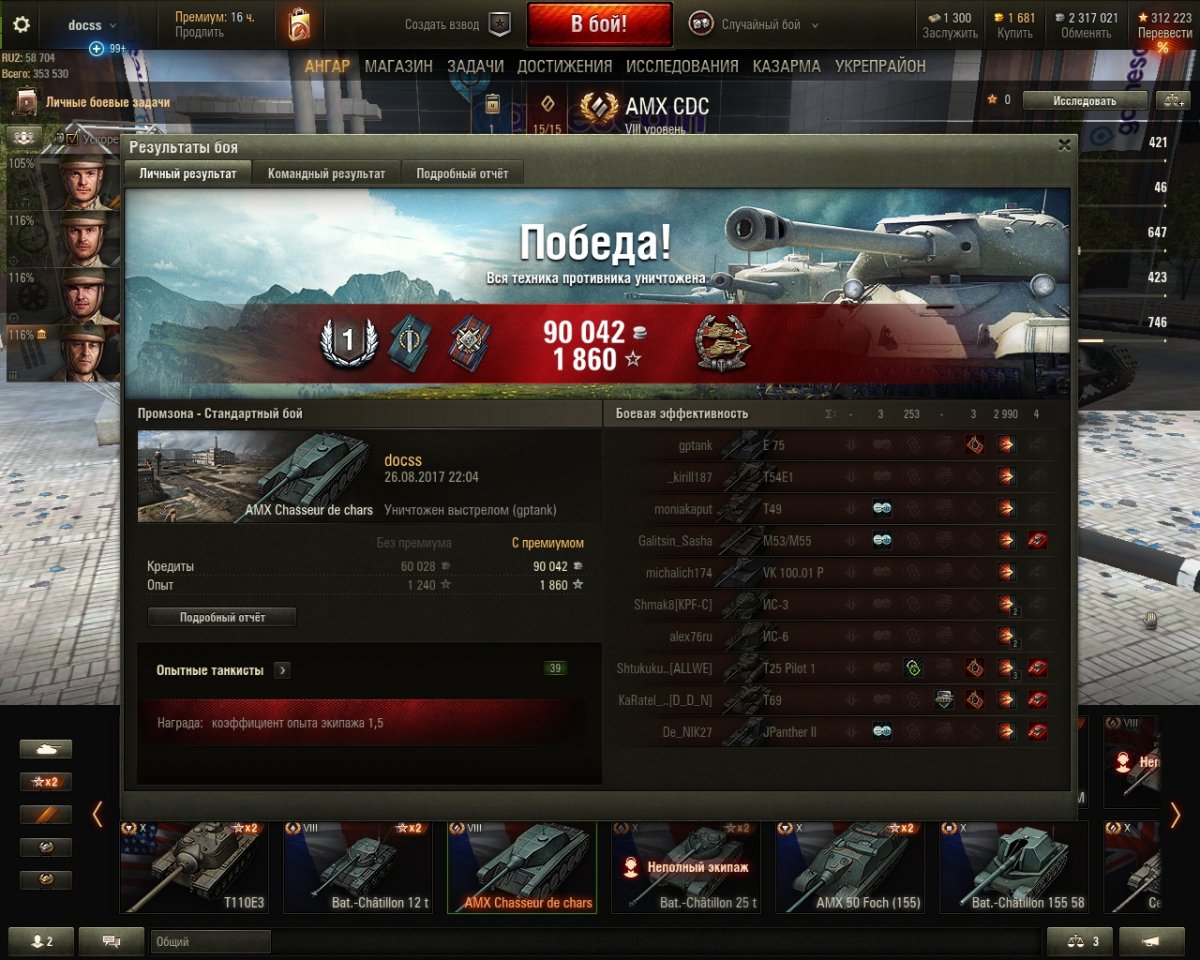Viewport: 1200px width, 960px height.
Task: Switch to Командный результат tab
Action: [326, 173]
